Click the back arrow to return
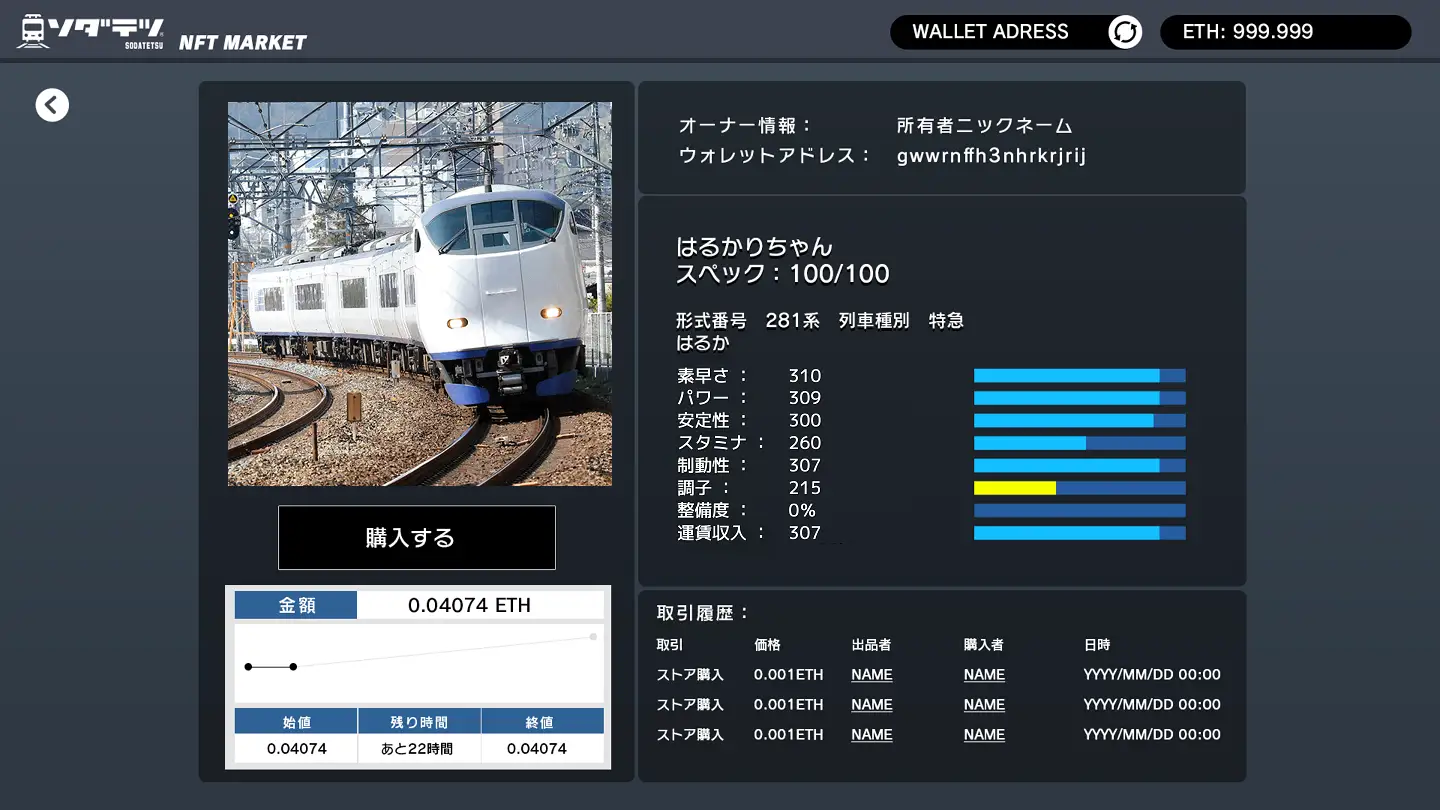1440x810 pixels. coord(52,104)
